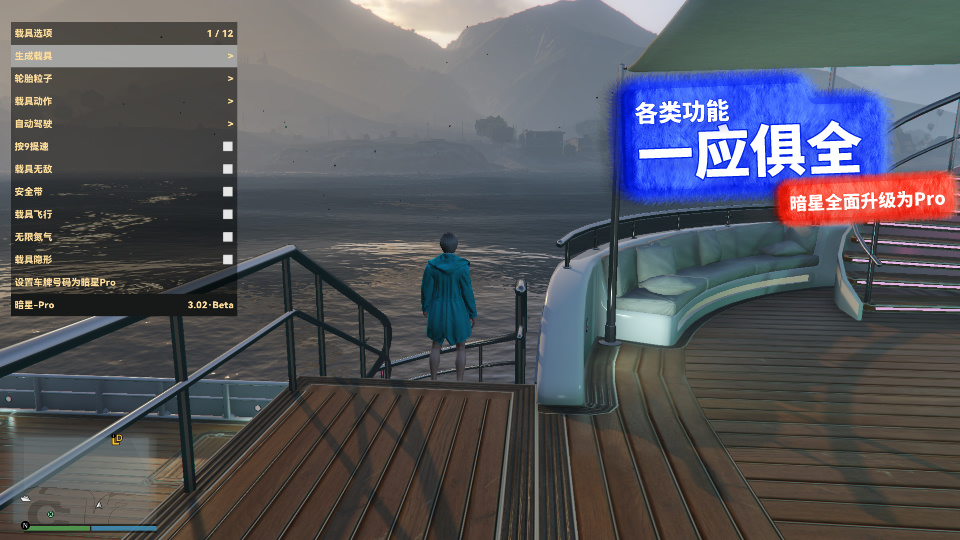
Task: Enable the 无限氮气 checkbox
Action: tap(228, 237)
